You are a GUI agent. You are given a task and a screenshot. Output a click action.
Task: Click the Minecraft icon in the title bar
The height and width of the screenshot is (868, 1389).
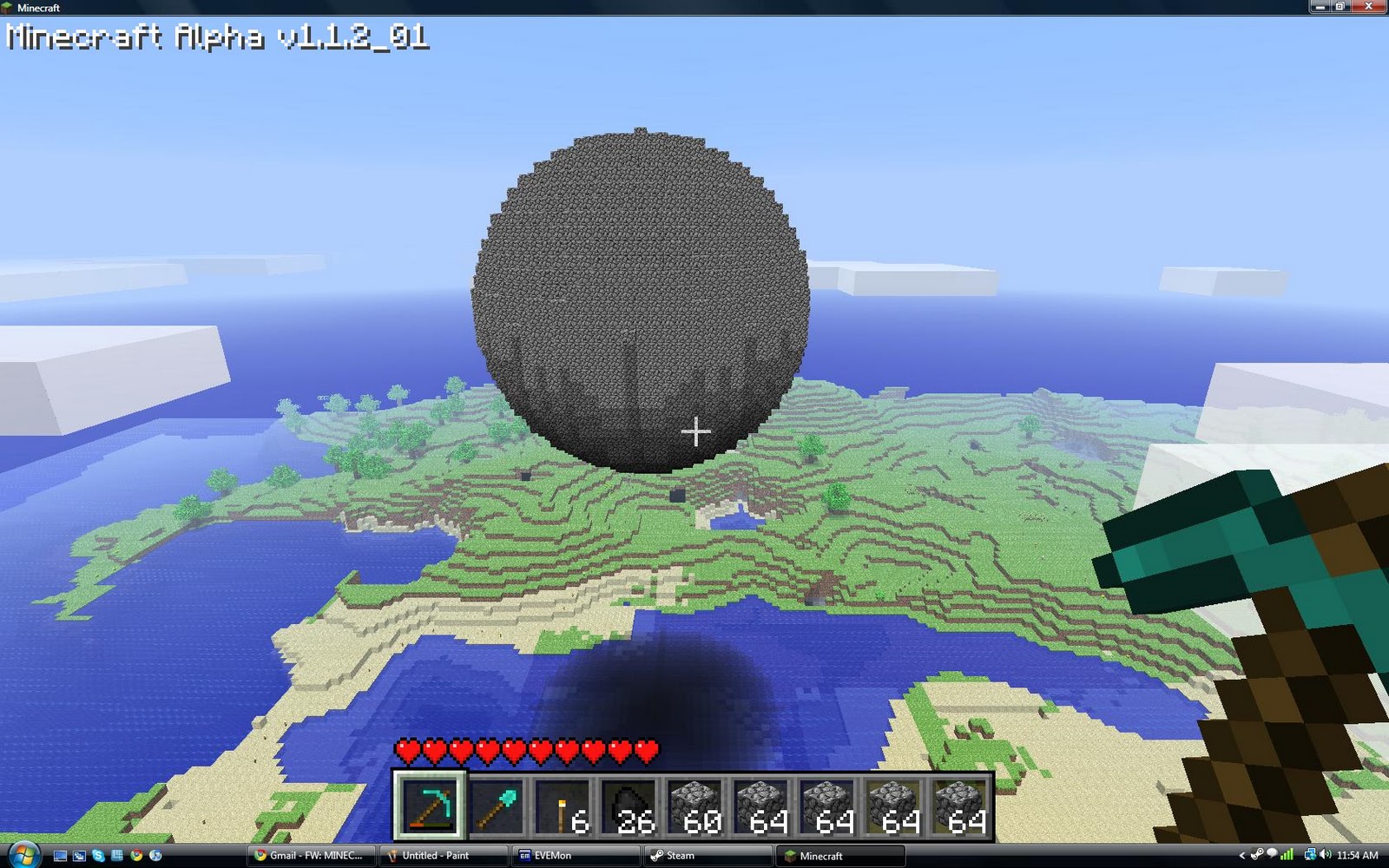coord(9,7)
